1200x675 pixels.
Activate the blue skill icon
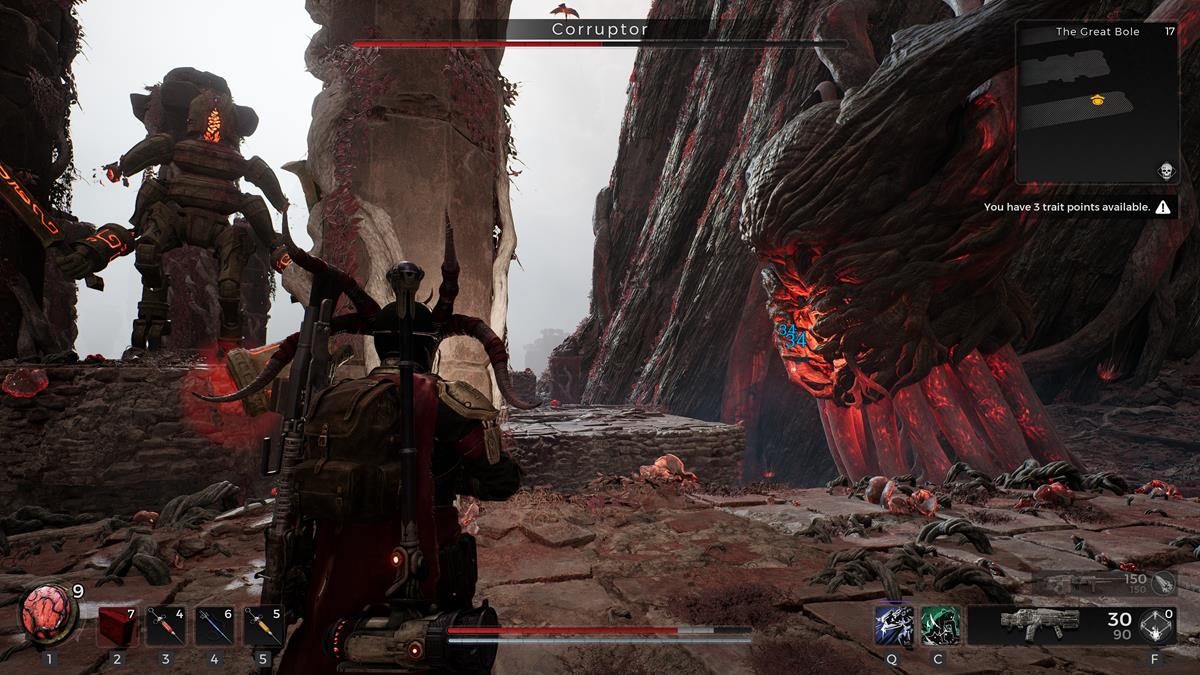click(892, 625)
